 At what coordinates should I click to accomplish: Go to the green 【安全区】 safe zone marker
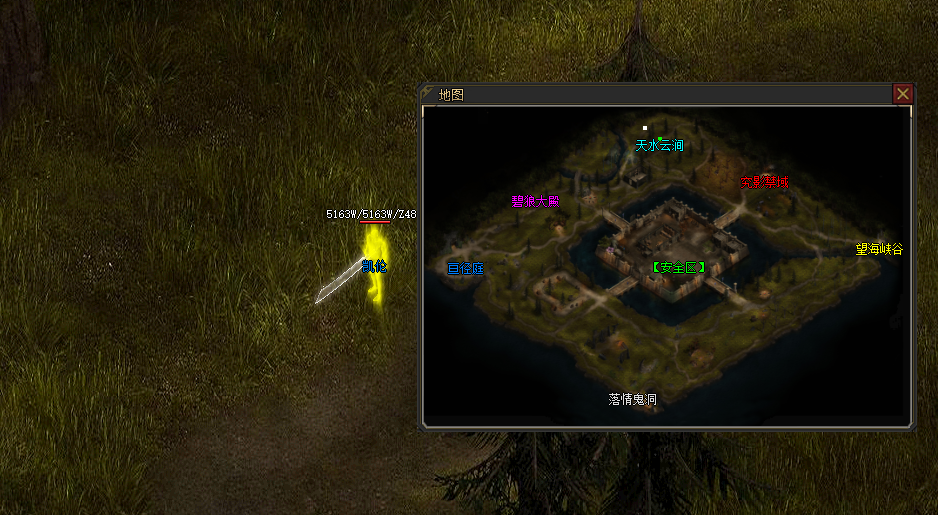click(x=678, y=267)
